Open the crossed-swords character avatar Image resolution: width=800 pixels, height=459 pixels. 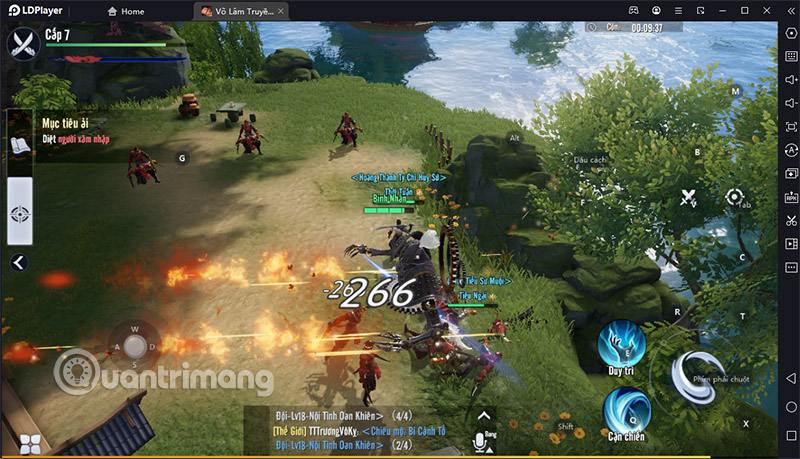(x=23, y=43)
